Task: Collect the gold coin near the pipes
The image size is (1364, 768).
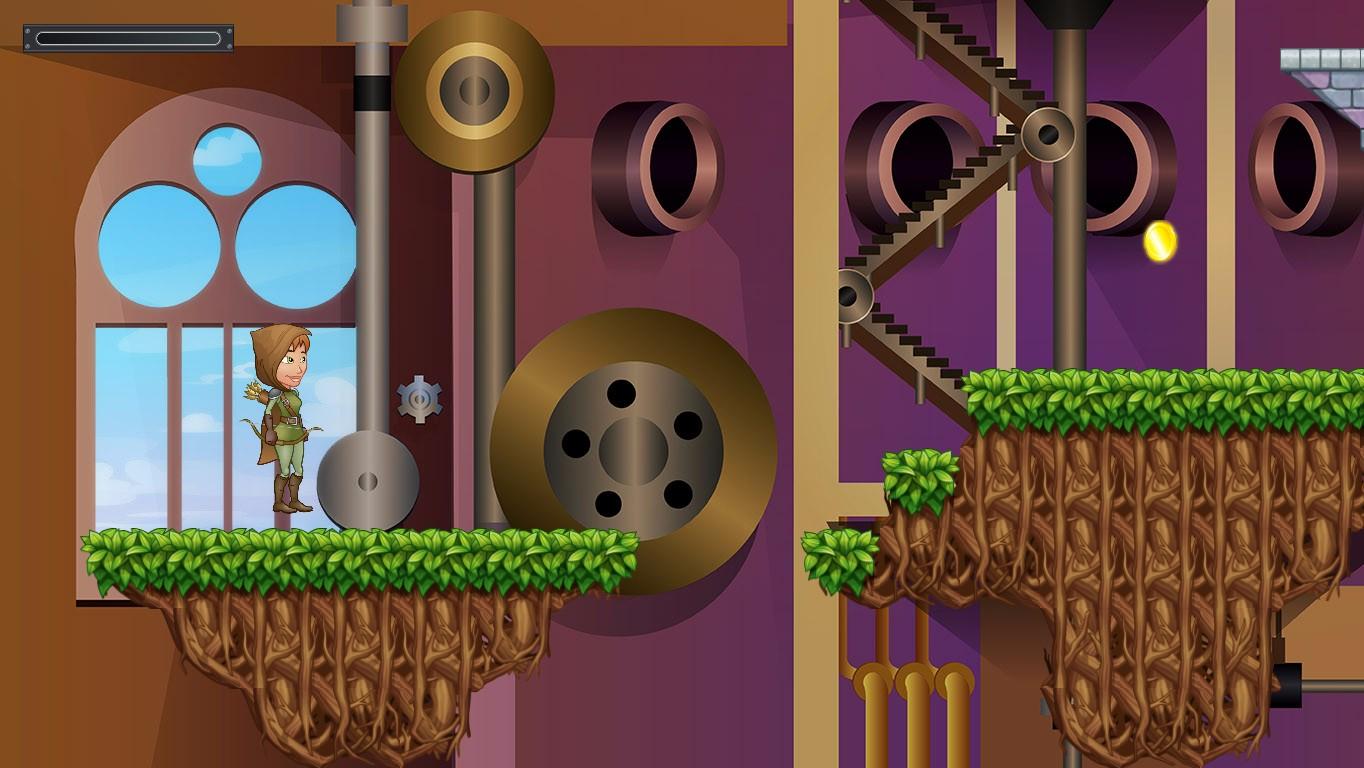Action: click(1161, 239)
